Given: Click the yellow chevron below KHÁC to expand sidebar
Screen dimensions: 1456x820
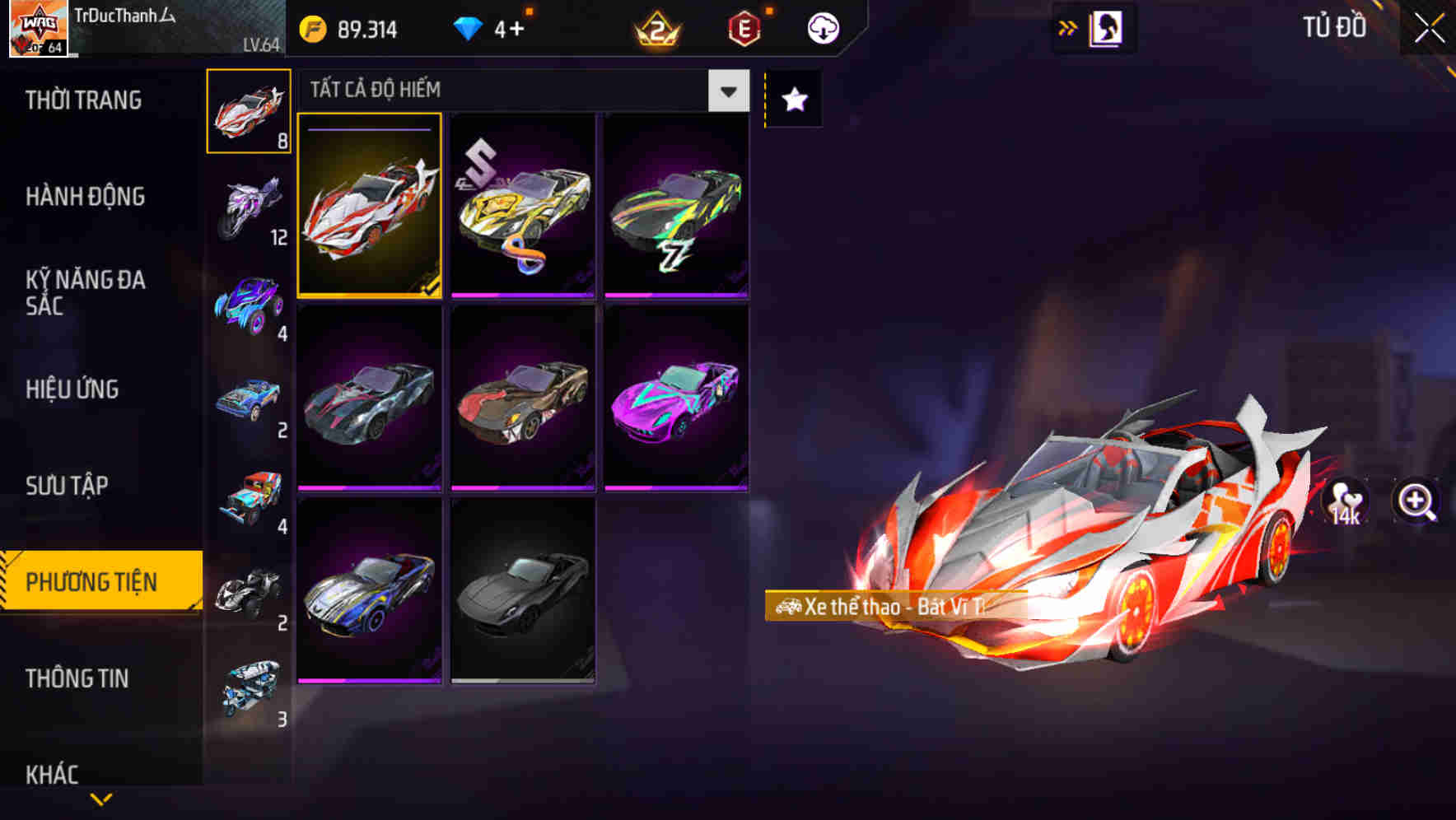Looking at the screenshot, I should coord(99,799).
